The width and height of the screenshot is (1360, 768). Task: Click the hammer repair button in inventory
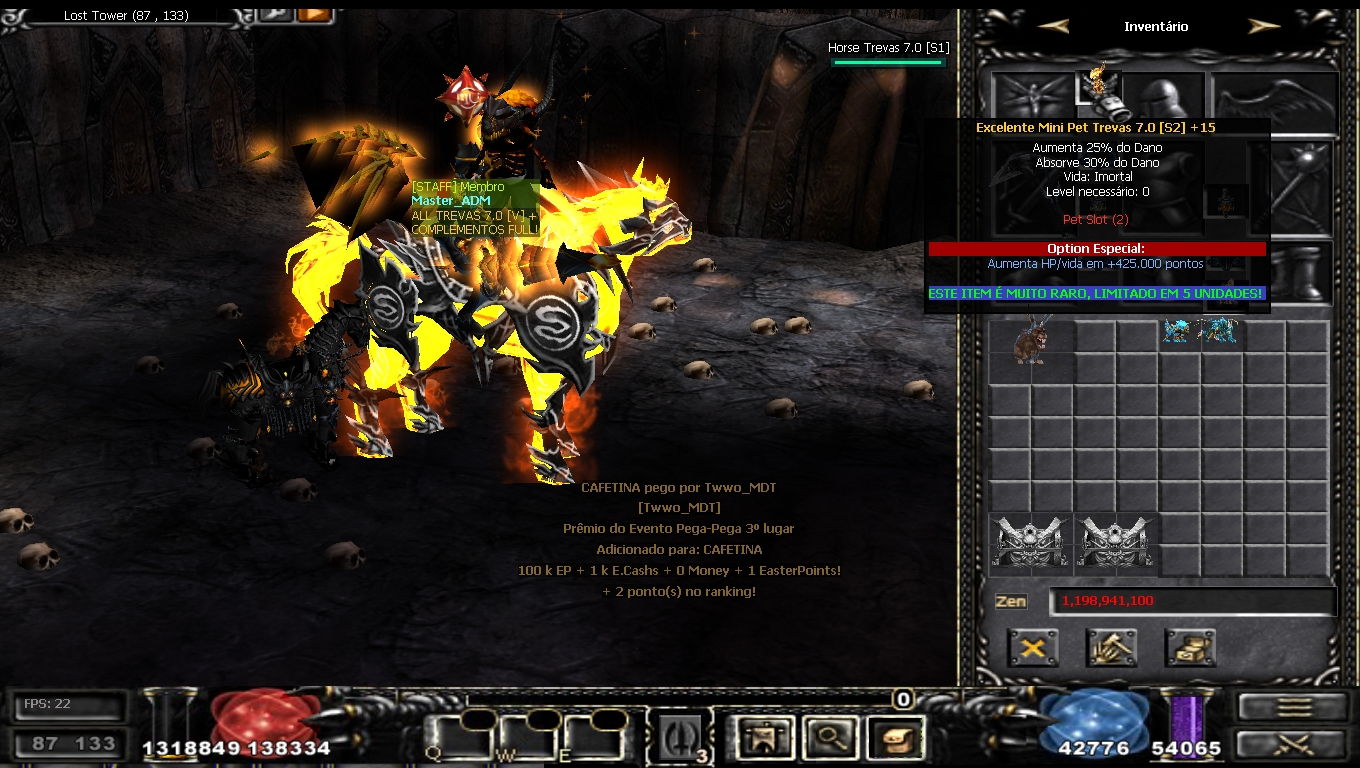coord(1111,648)
